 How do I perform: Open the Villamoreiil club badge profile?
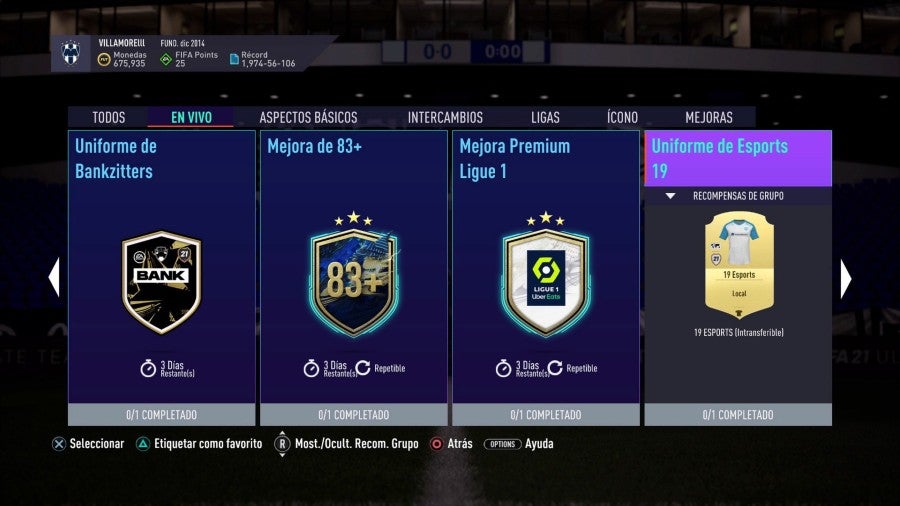point(70,54)
